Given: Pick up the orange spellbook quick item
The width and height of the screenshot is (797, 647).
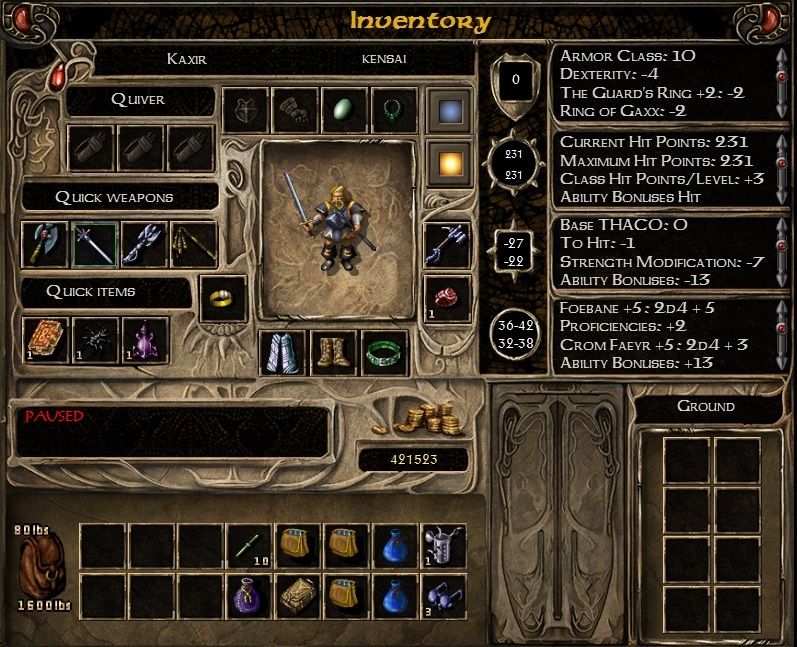Looking at the screenshot, I should [x=45, y=341].
